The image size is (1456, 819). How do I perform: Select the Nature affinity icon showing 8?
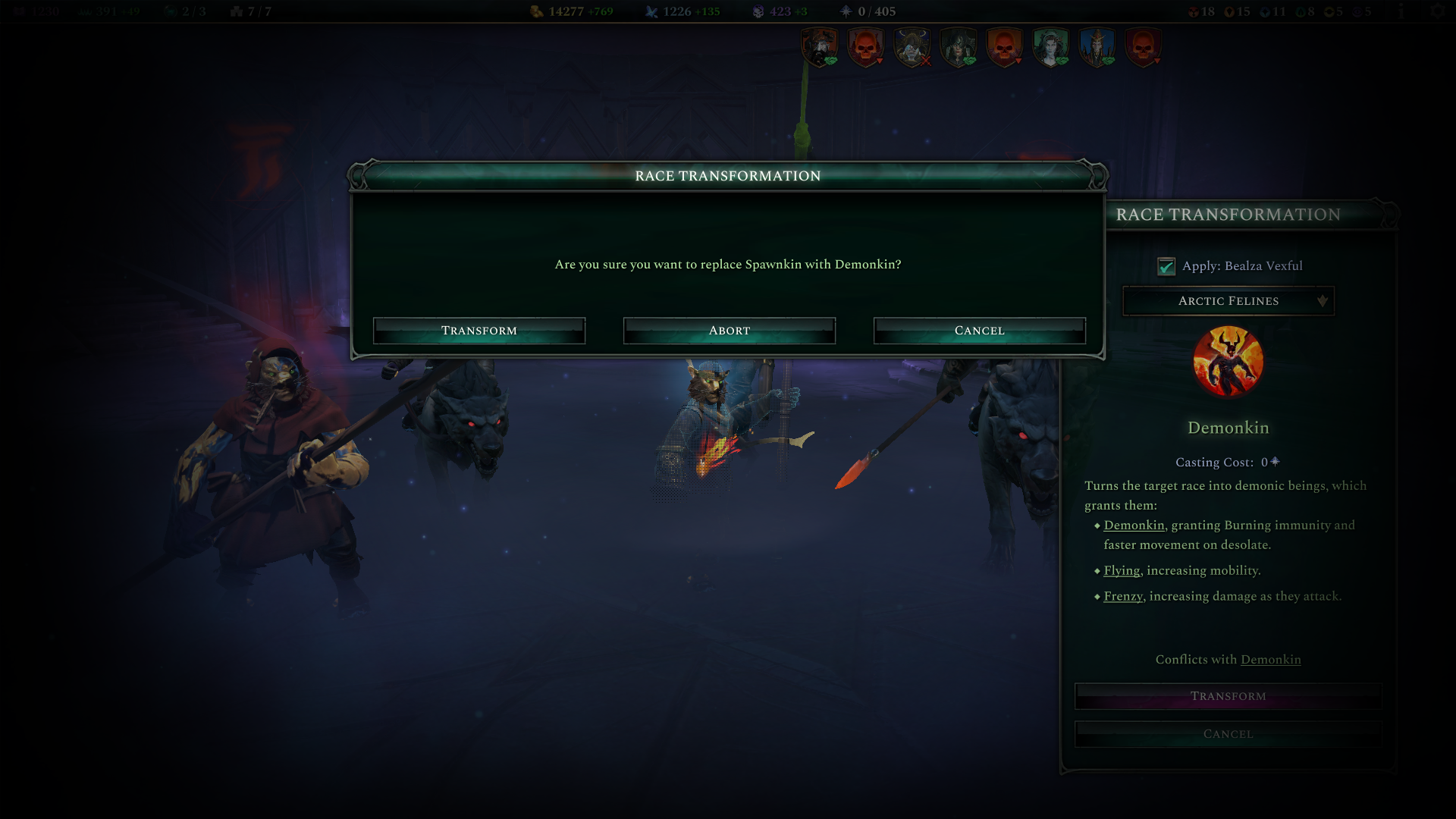pos(1299,11)
